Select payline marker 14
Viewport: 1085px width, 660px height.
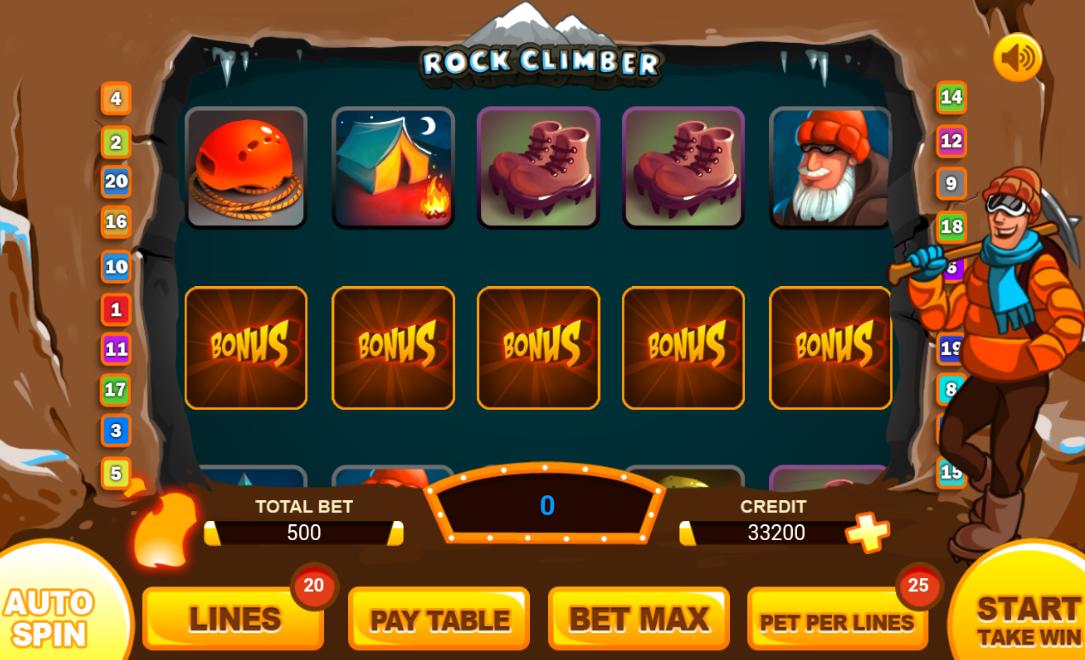951,97
